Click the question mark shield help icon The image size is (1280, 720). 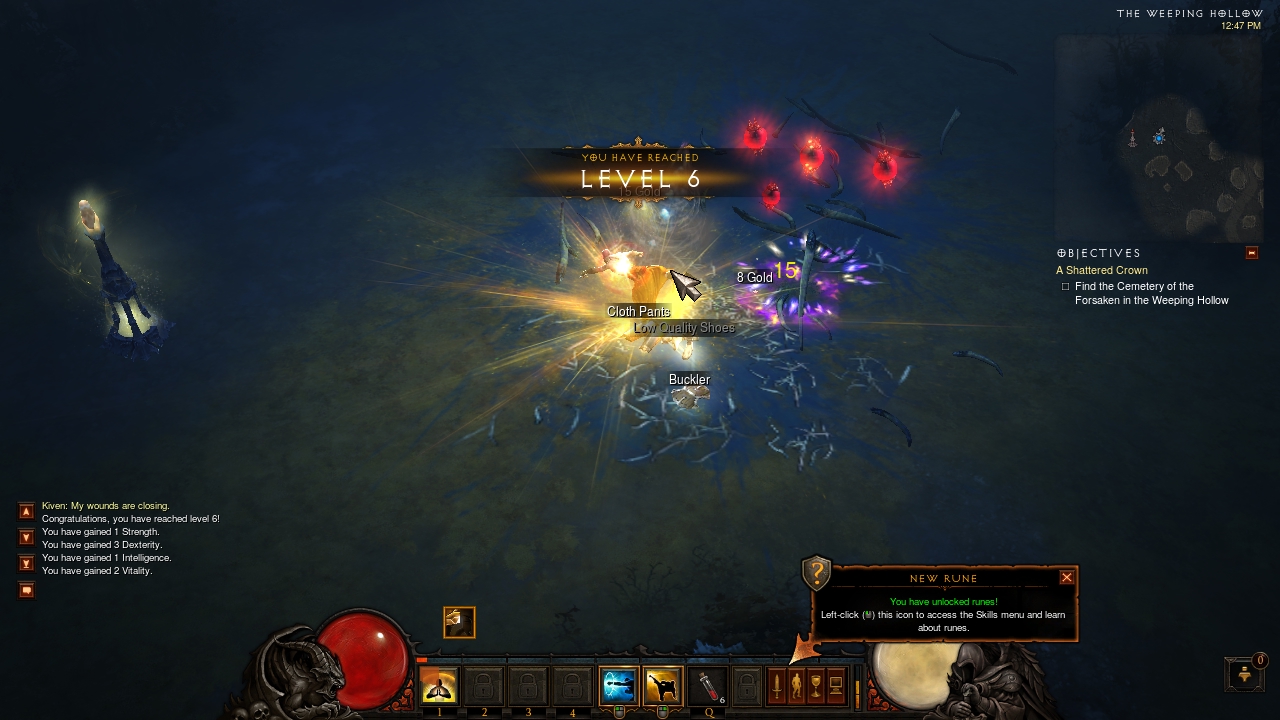(x=817, y=573)
